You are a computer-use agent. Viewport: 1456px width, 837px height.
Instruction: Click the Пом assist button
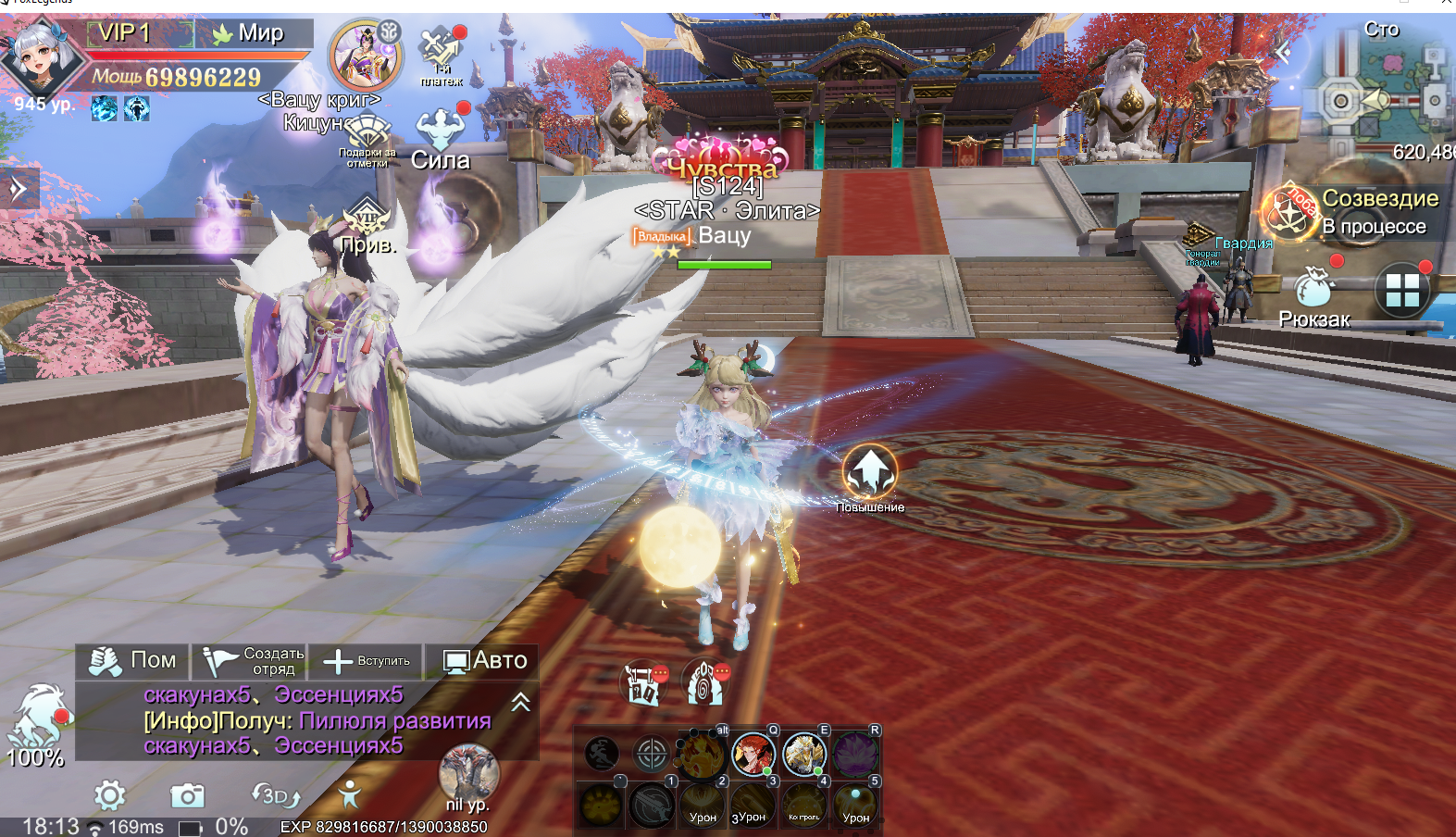132,660
